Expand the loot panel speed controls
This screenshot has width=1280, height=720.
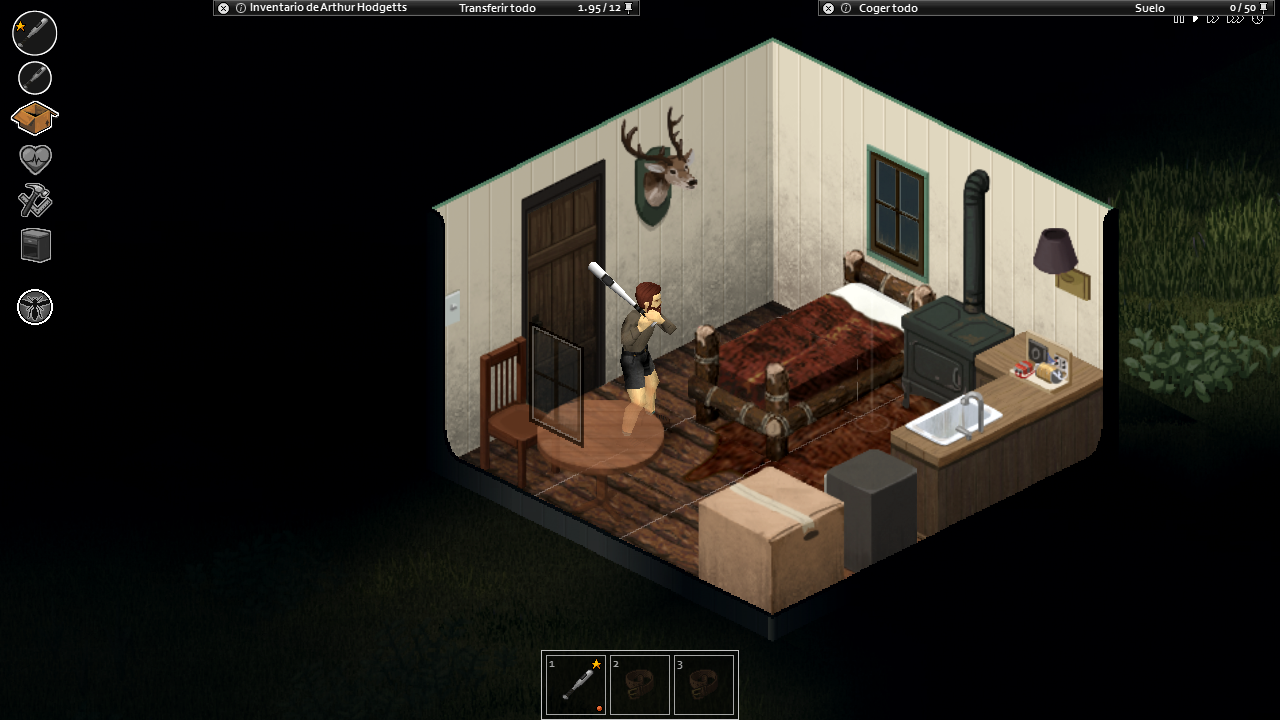1213,19
